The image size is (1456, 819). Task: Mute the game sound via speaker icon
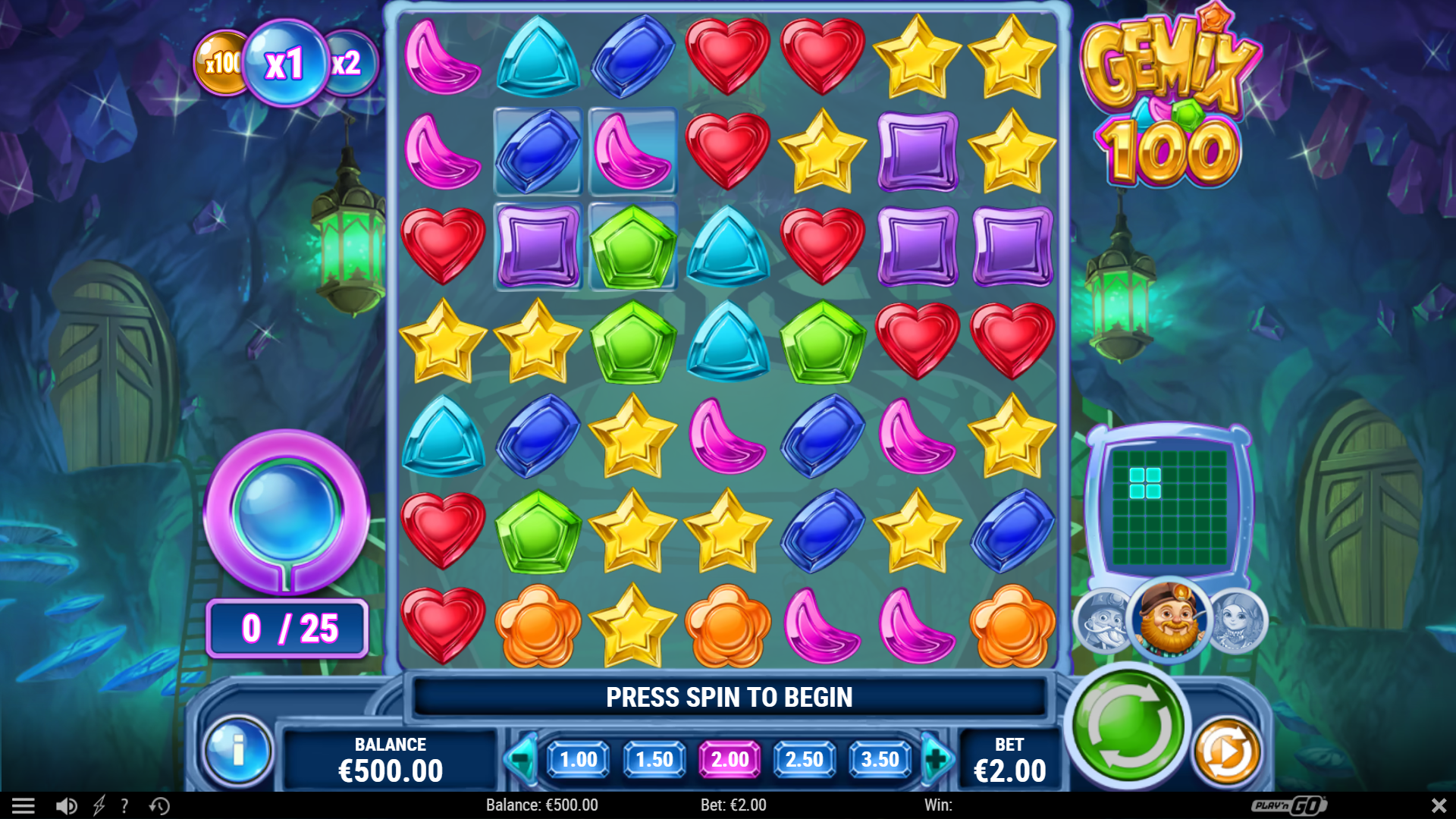click(x=67, y=805)
